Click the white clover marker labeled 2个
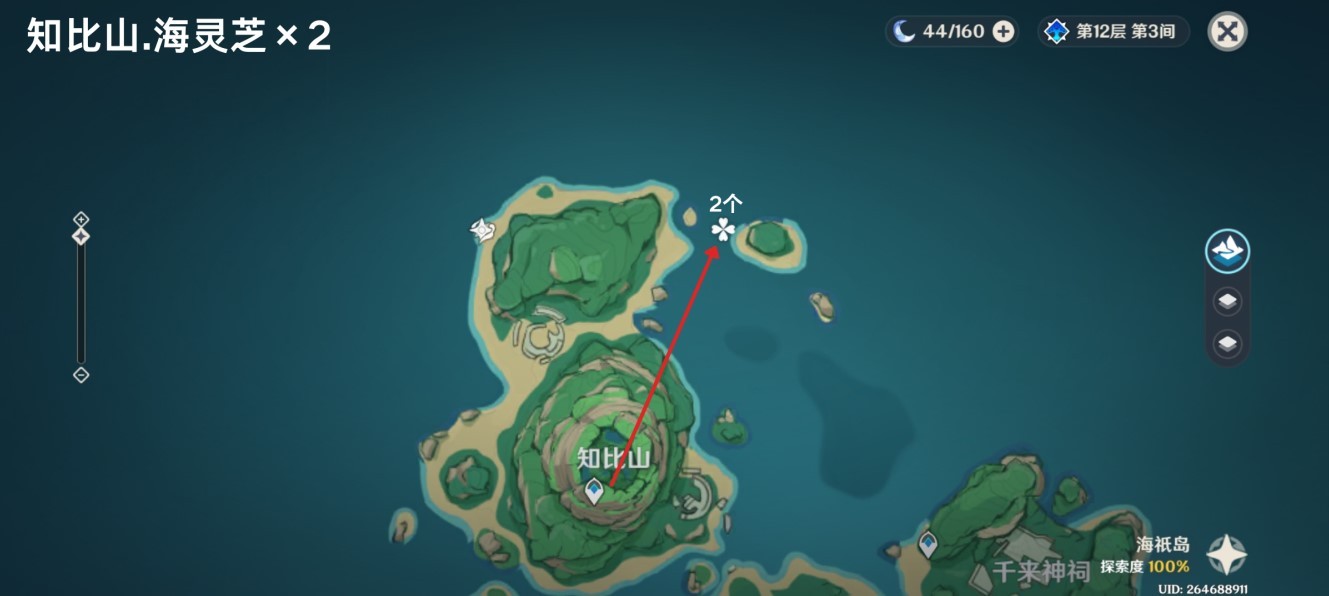Image resolution: width=1329 pixels, height=596 pixels. pos(723,231)
